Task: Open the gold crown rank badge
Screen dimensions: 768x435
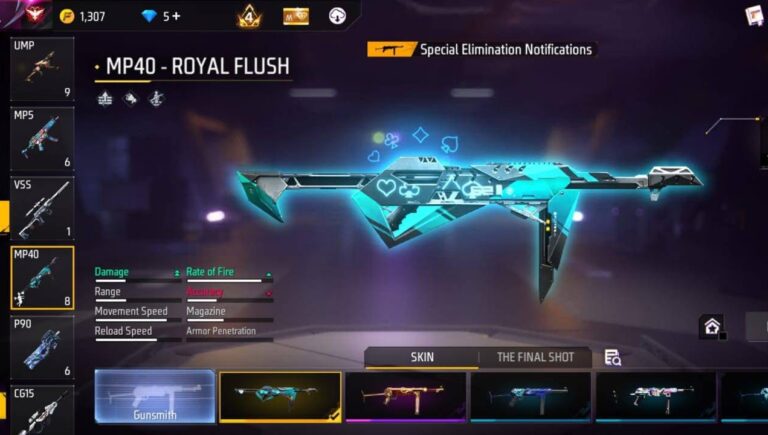Action: [248, 16]
